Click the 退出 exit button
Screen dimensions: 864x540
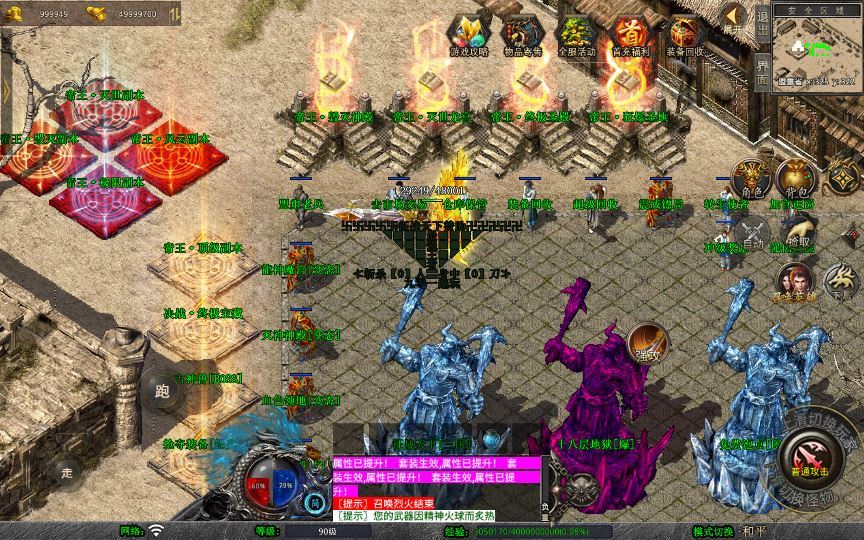point(762,18)
